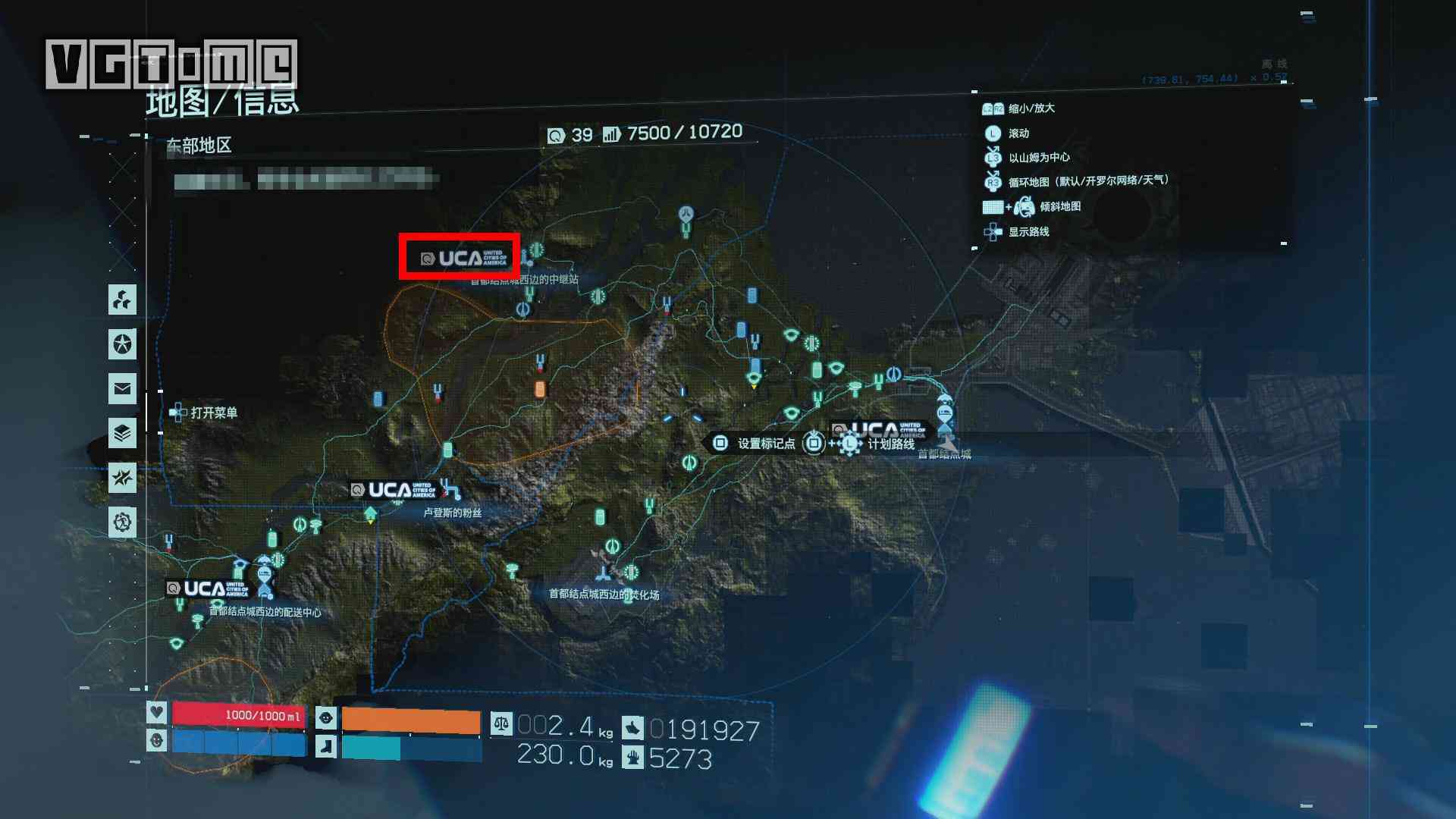Click the orange cargo marker on the map
This screenshot has height=819, width=1456.
tap(540, 389)
